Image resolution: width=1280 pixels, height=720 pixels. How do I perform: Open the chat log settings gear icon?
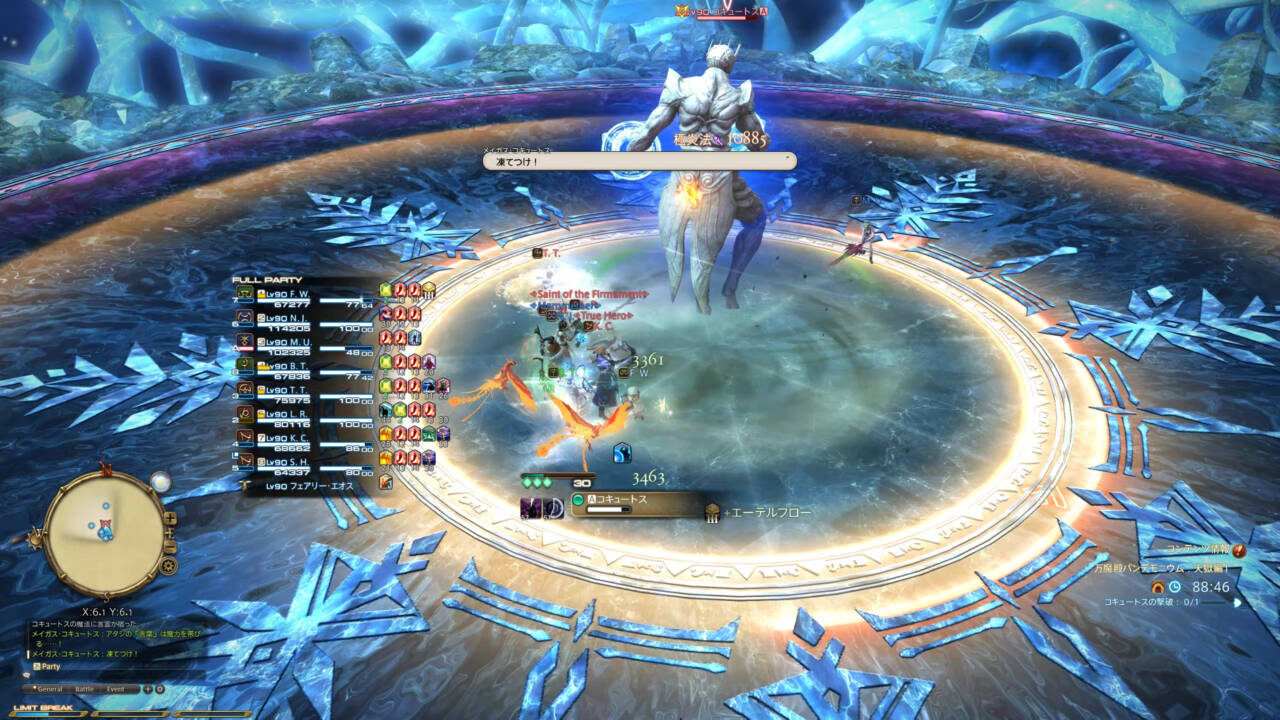159,690
